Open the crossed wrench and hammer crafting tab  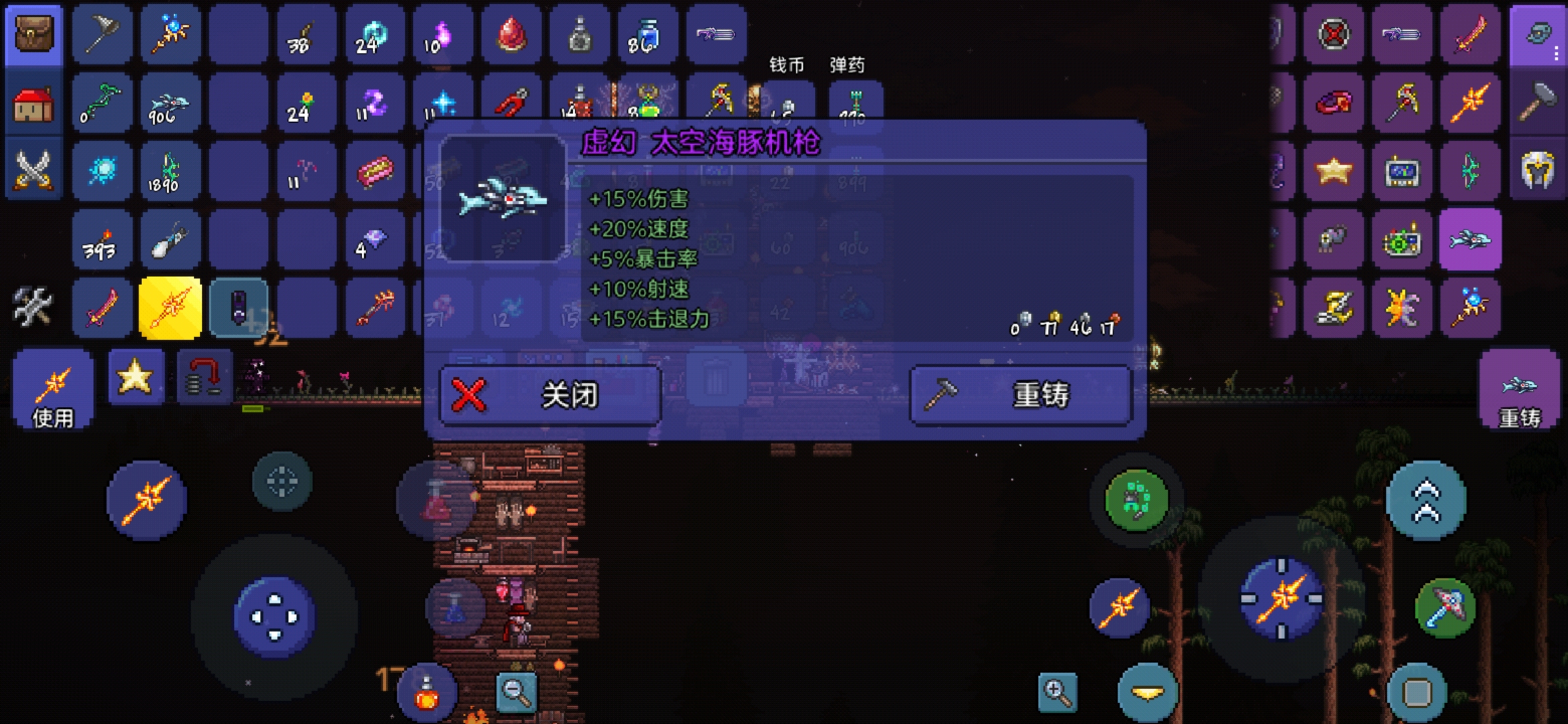pos(32,306)
